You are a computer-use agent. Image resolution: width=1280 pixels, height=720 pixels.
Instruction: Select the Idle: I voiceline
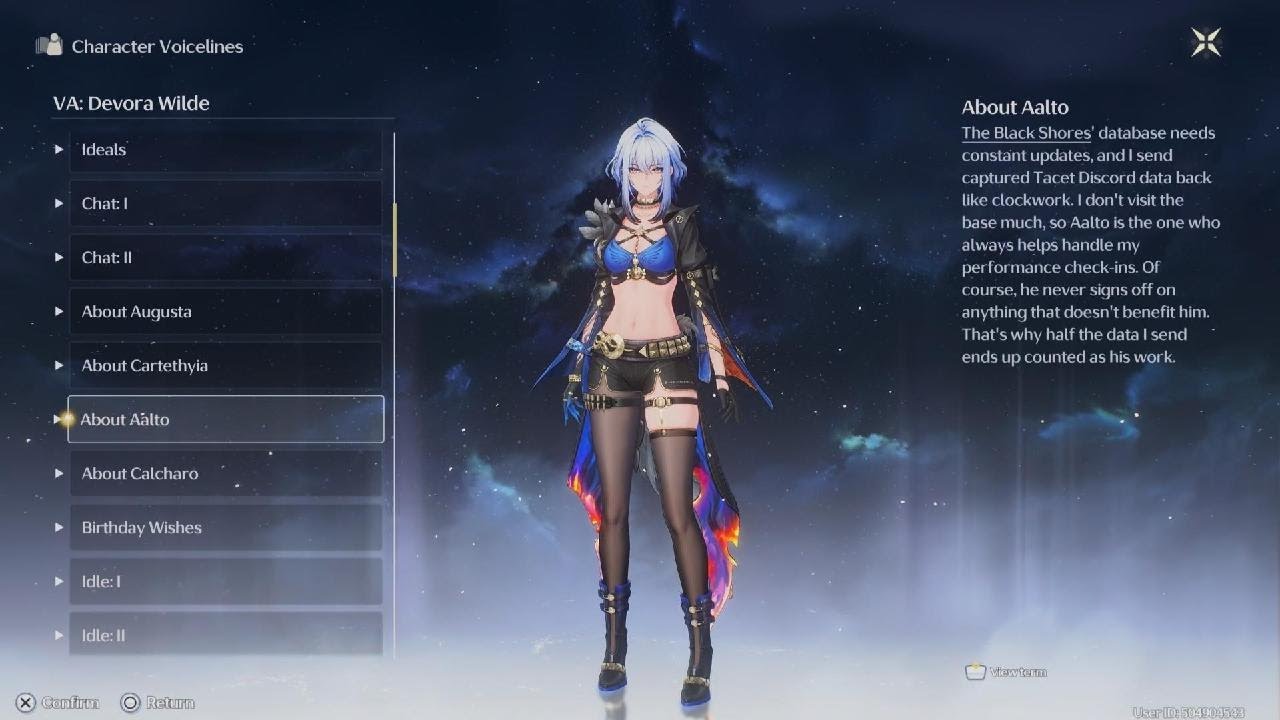pos(225,582)
